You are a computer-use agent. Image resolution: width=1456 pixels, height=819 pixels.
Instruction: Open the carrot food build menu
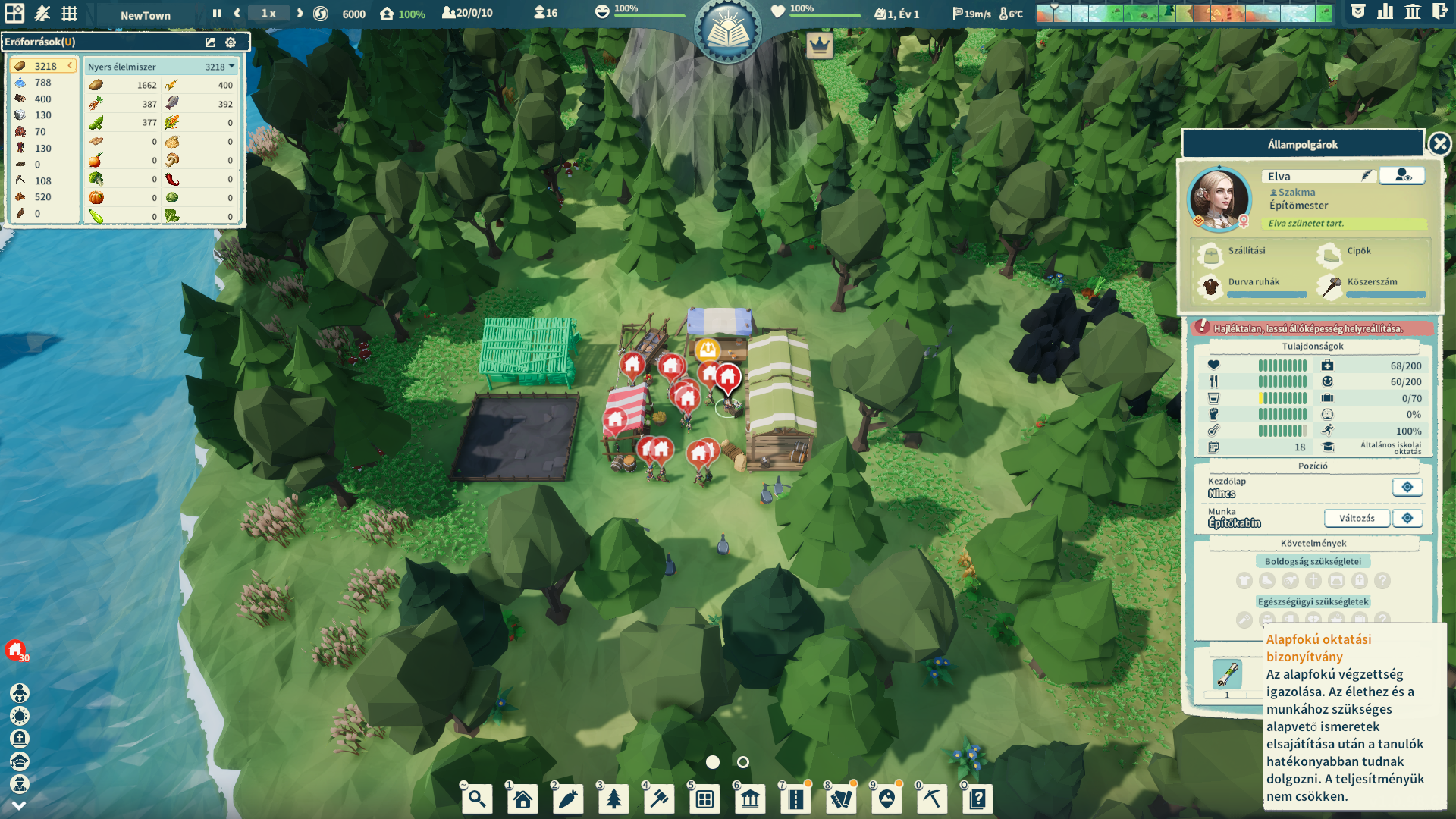(x=568, y=799)
